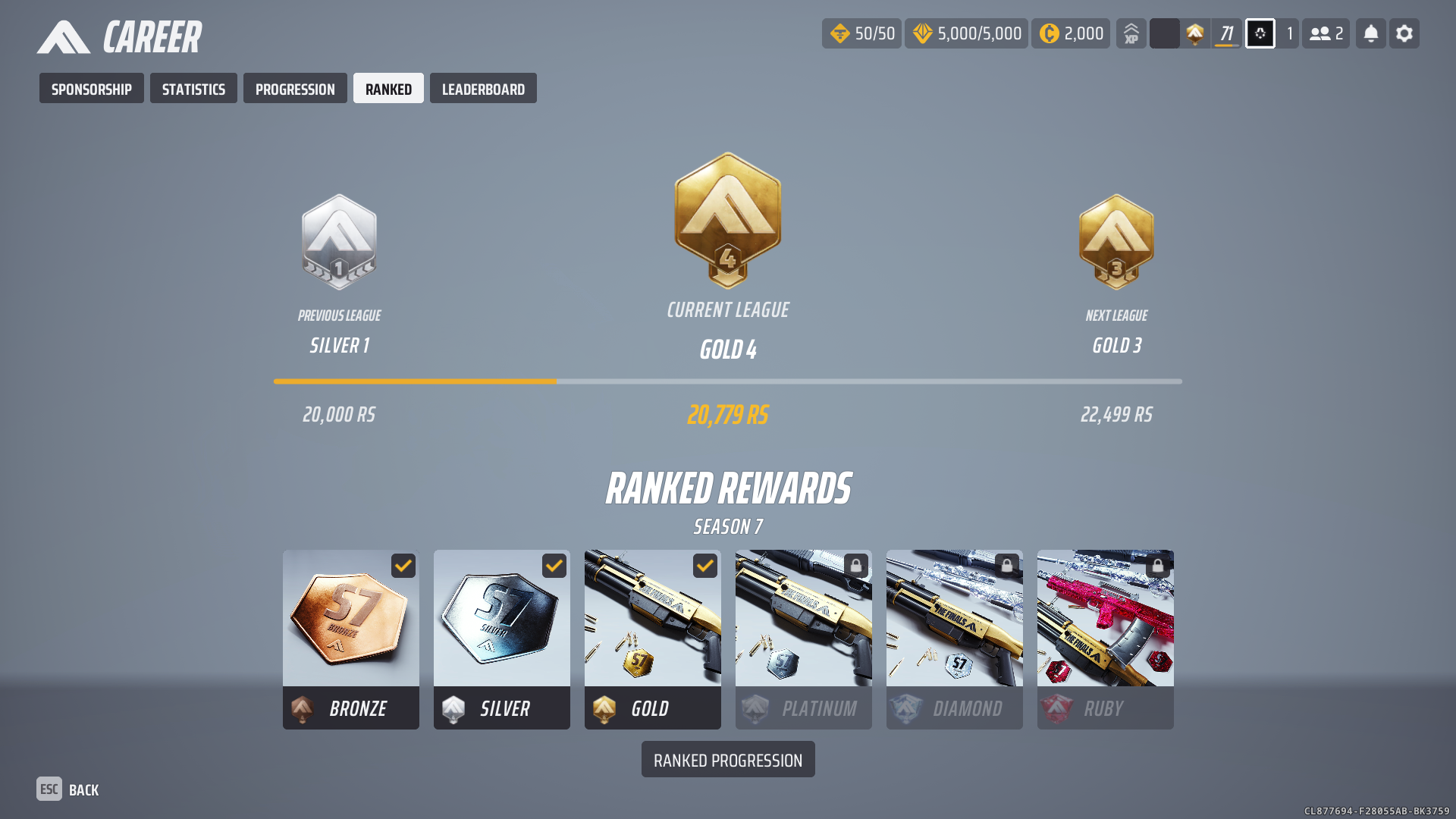The image size is (1456, 819).
Task: Open the Sponsorship tab
Action: pyautogui.click(x=91, y=89)
